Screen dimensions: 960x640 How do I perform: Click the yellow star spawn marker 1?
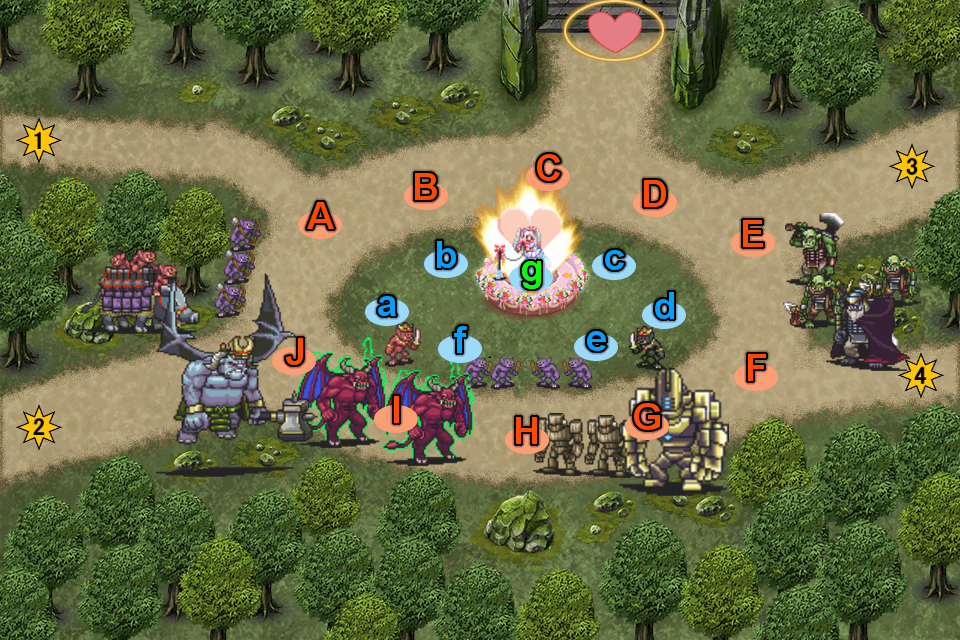[x=38, y=141]
